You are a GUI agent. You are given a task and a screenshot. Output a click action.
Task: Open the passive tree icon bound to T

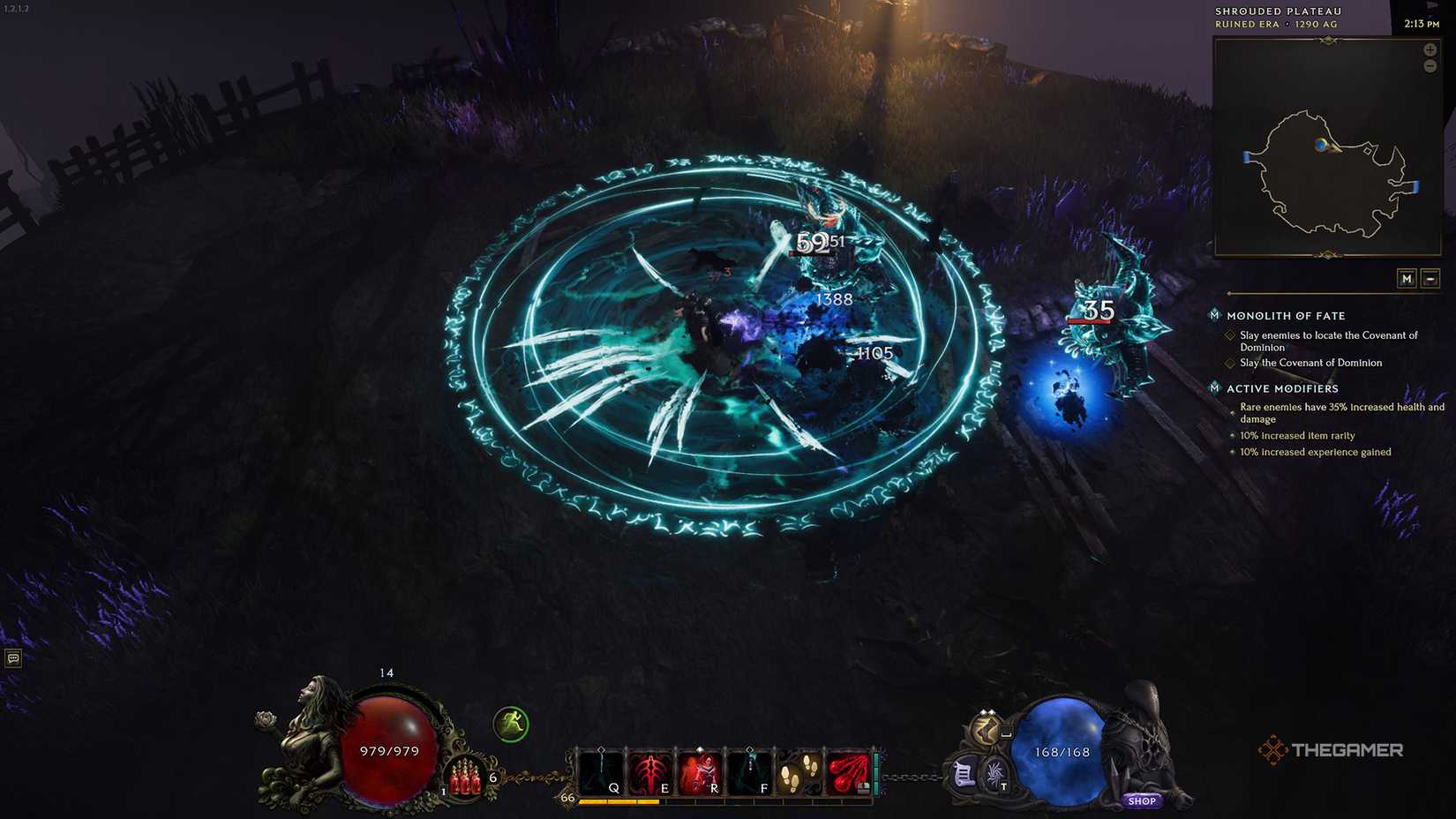tap(994, 775)
